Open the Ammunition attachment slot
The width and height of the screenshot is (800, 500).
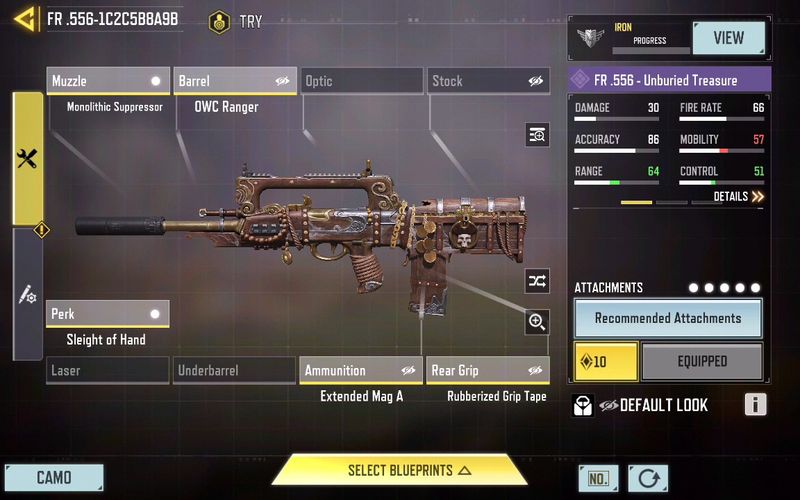click(361, 371)
